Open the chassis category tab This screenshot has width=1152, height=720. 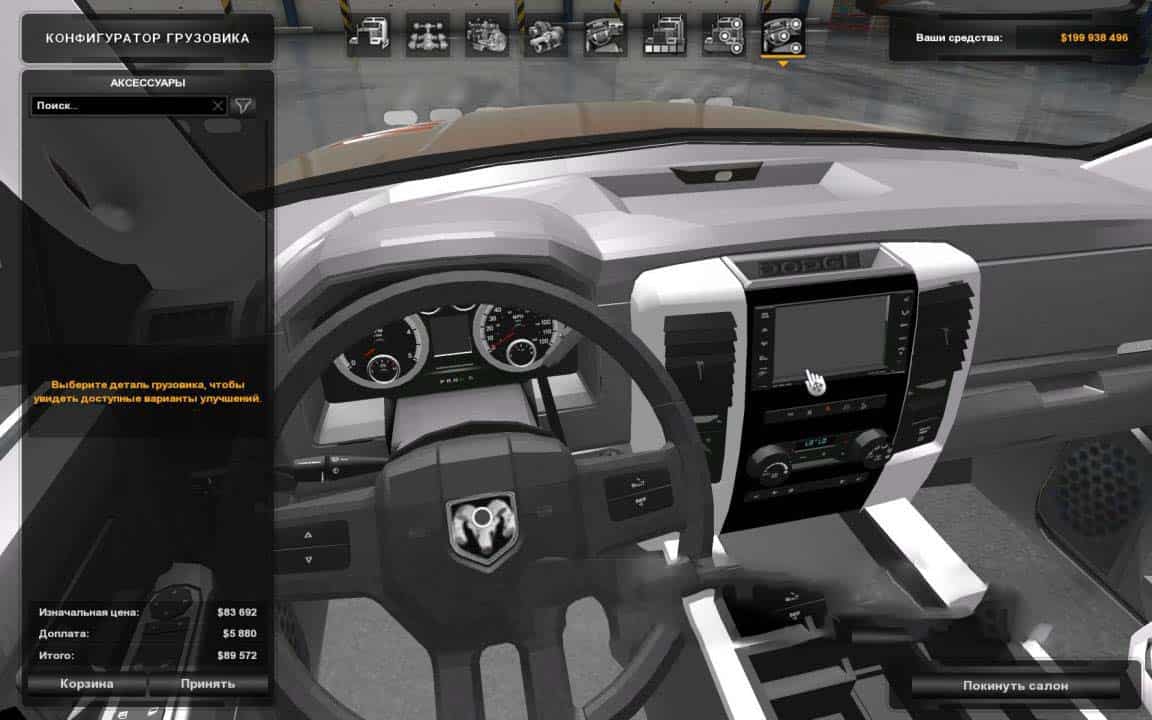tap(427, 36)
